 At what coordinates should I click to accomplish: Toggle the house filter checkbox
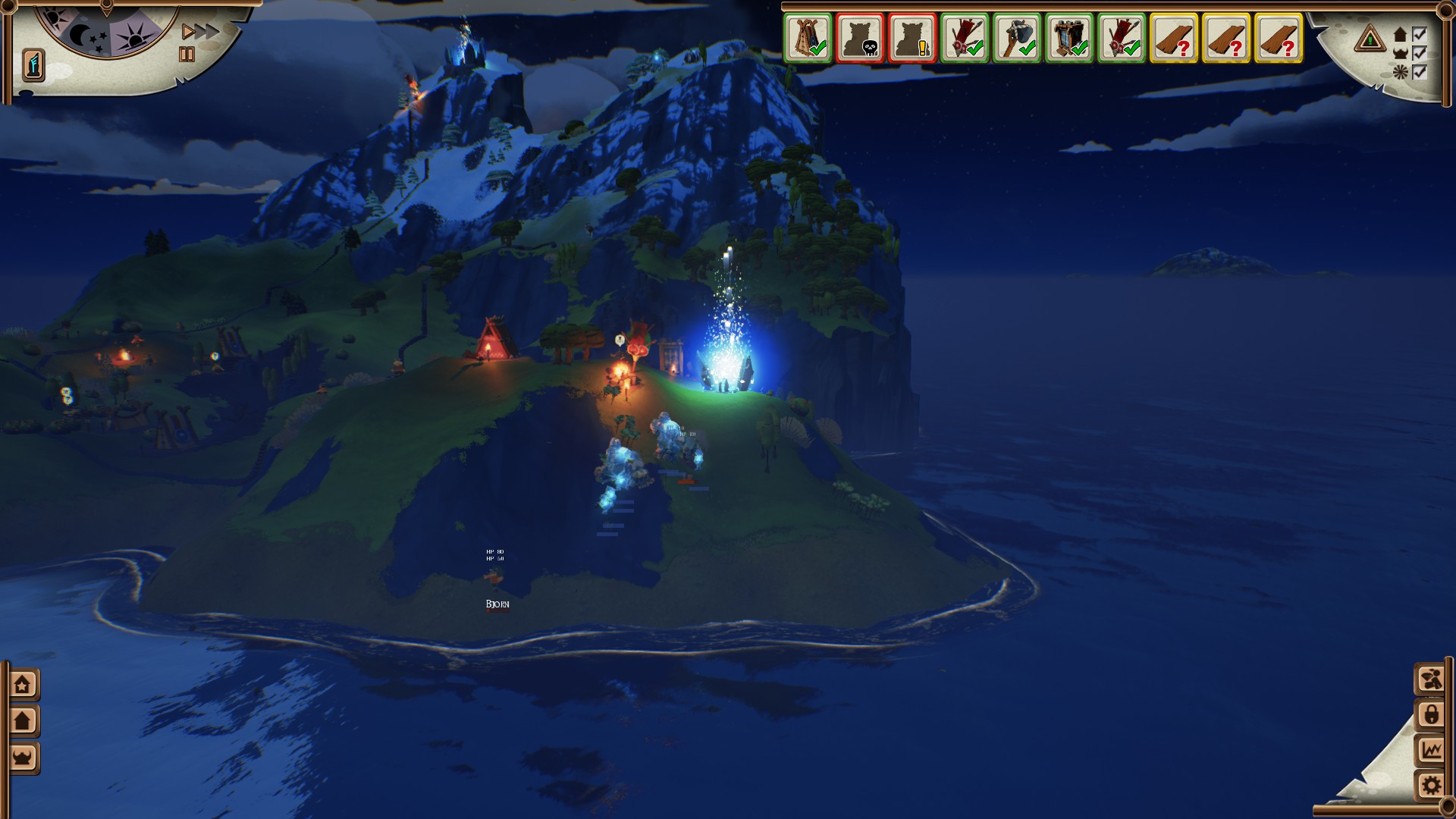click(1420, 34)
